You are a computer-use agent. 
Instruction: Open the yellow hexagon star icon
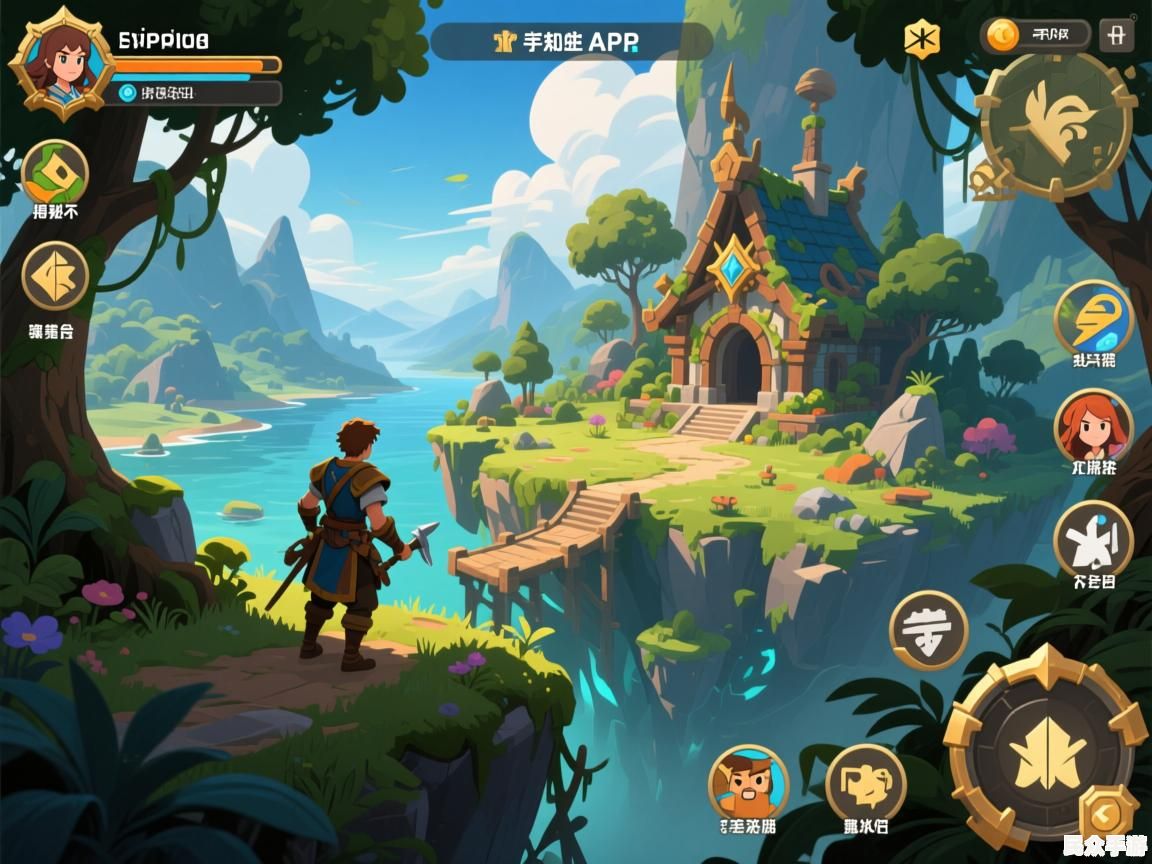921,39
